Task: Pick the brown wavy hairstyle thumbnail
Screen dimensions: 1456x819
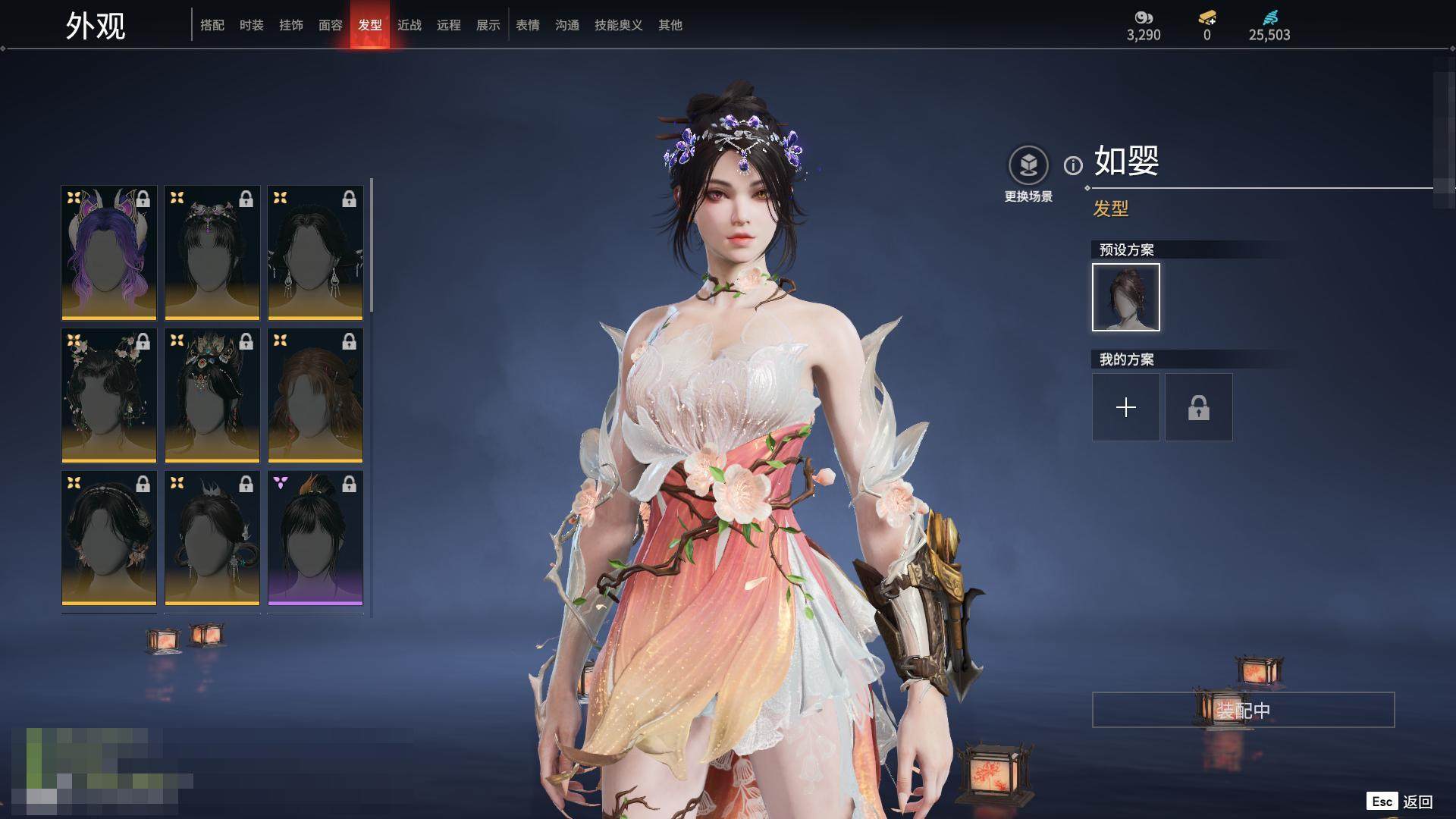Action: click(315, 395)
